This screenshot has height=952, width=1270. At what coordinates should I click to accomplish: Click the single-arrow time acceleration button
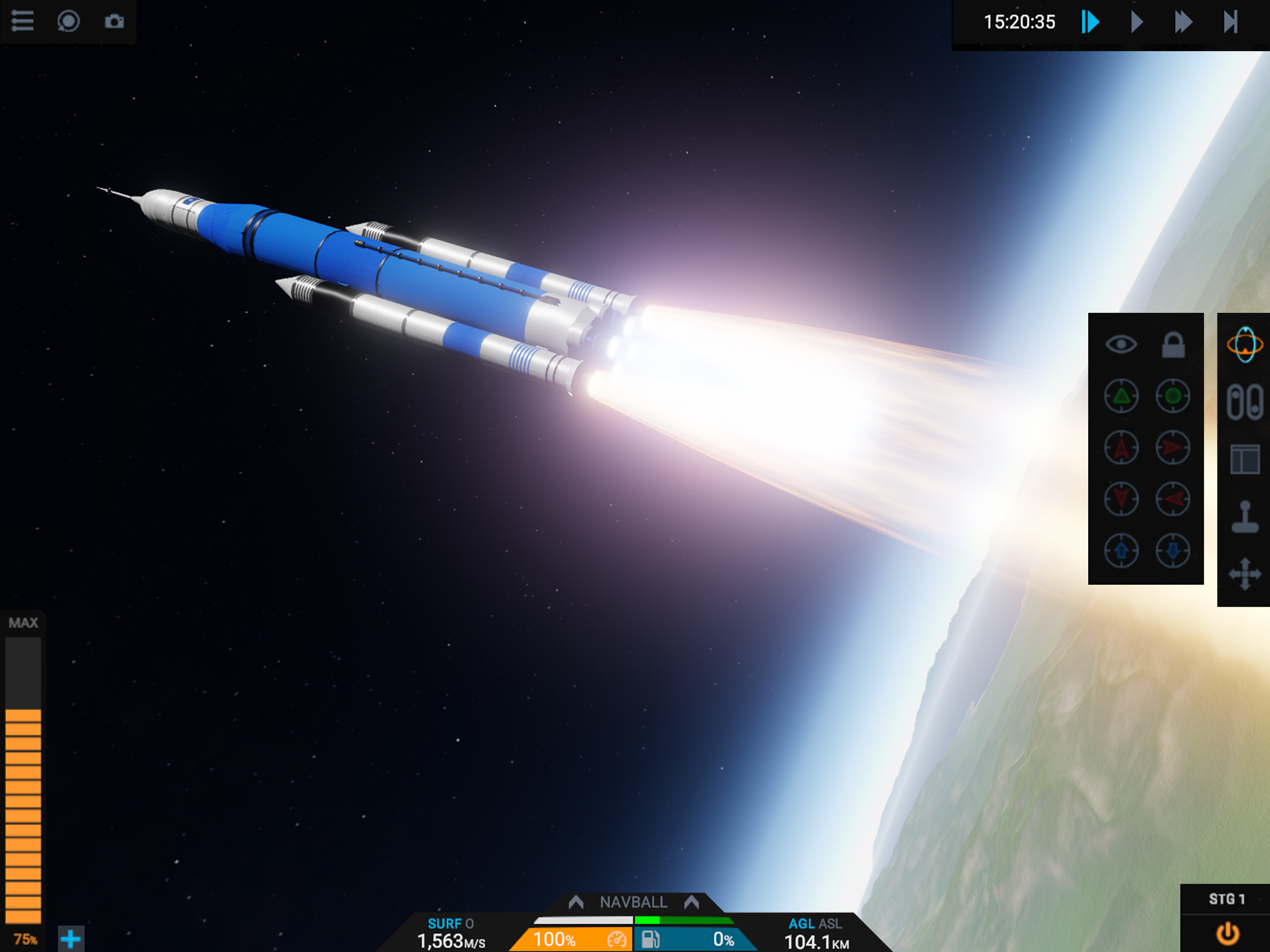point(1136,22)
